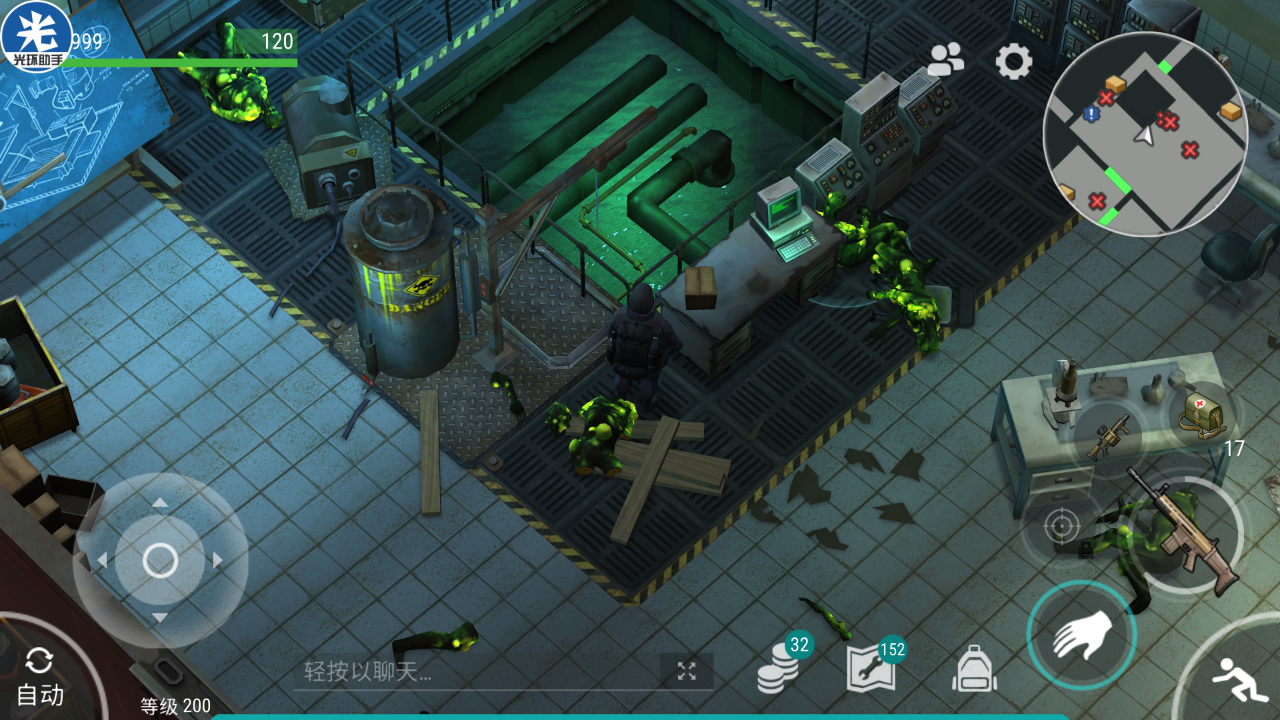Open the settings gear menu
This screenshot has height=720, width=1280.
coord(1013,62)
